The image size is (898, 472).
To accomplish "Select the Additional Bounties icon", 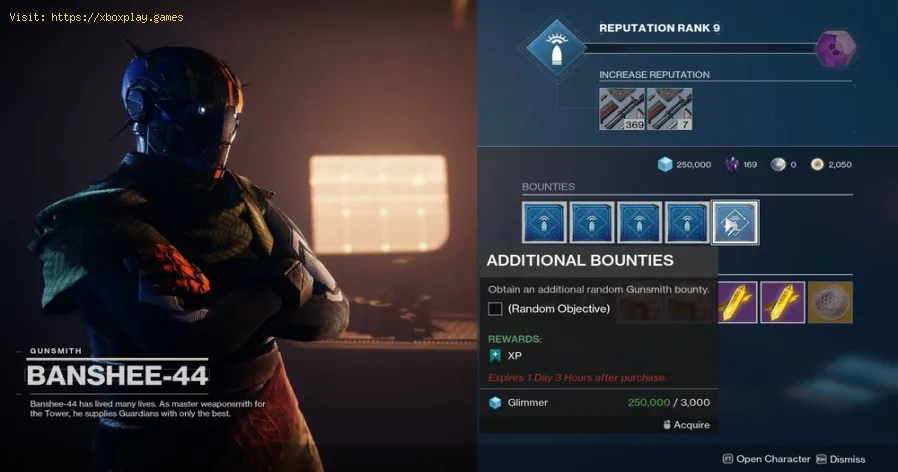I will (x=735, y=222).
